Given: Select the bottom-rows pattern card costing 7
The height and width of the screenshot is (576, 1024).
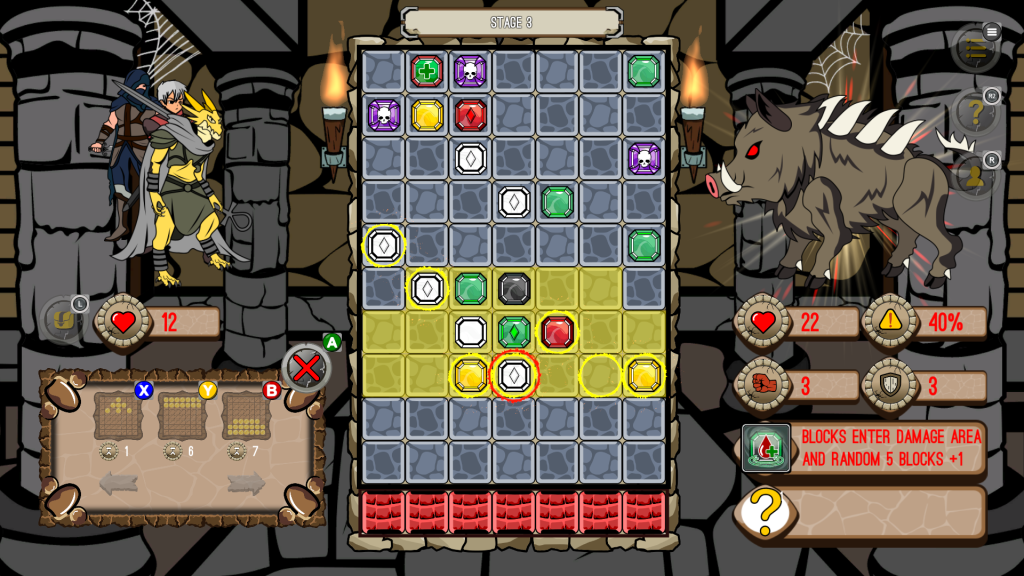Looking at the screenshot, I should [x=246, y=415].
